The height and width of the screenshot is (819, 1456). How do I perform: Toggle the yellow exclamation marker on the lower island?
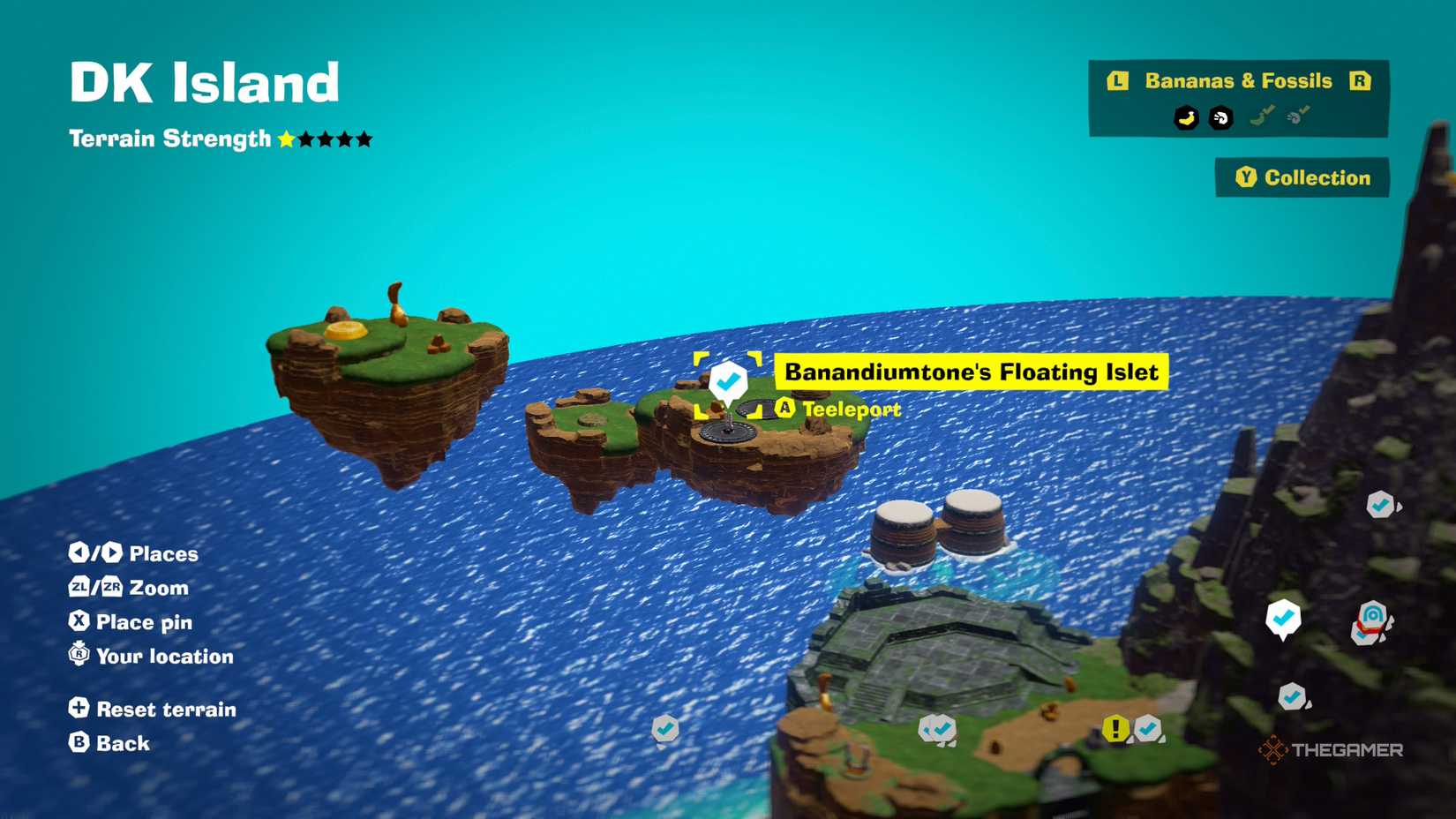(x=1115, y=729)
